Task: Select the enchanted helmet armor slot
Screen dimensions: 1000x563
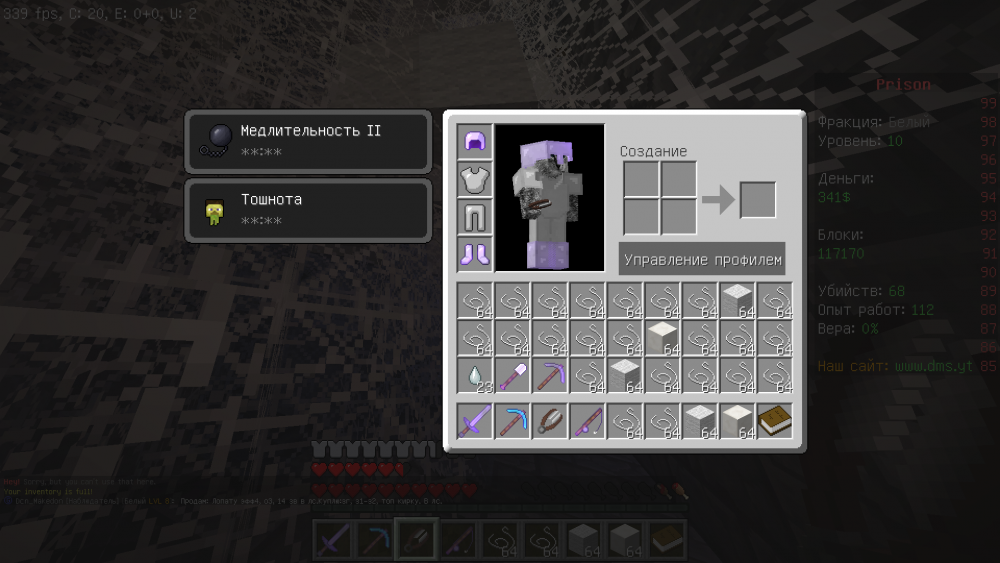Action: (475, 142)
